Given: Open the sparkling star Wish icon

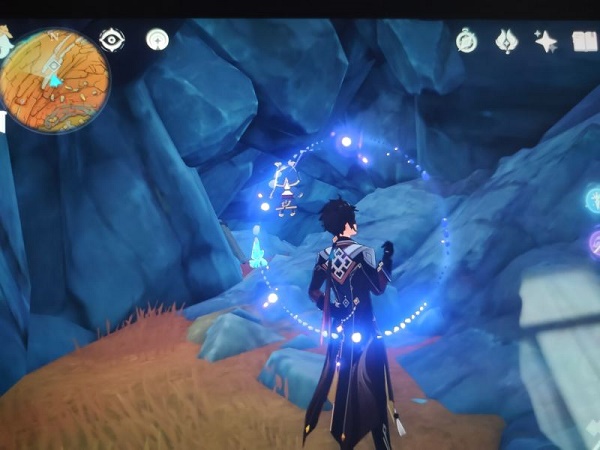Looking at the screenshot, I should pos(546,41).
